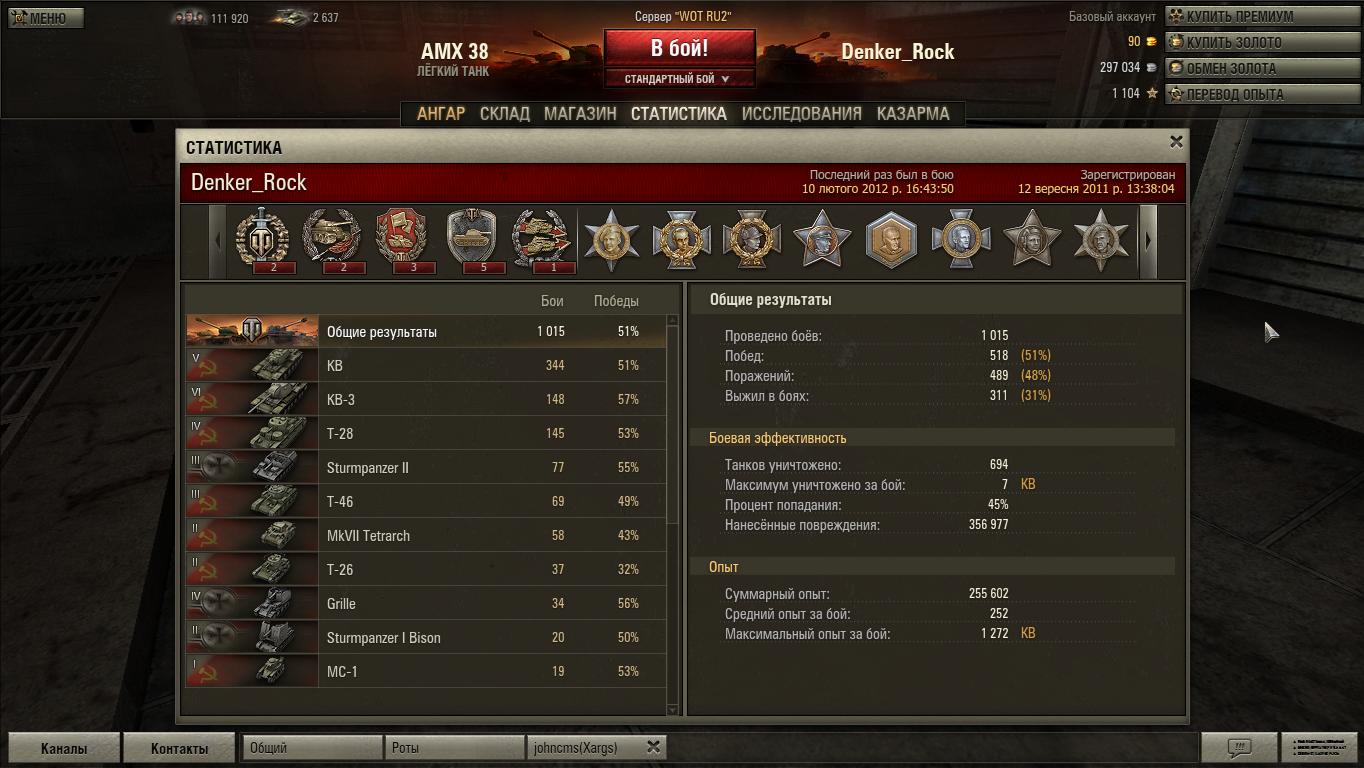Open the Магазин tab
The image size is (1364, 768).
(580, 113)
